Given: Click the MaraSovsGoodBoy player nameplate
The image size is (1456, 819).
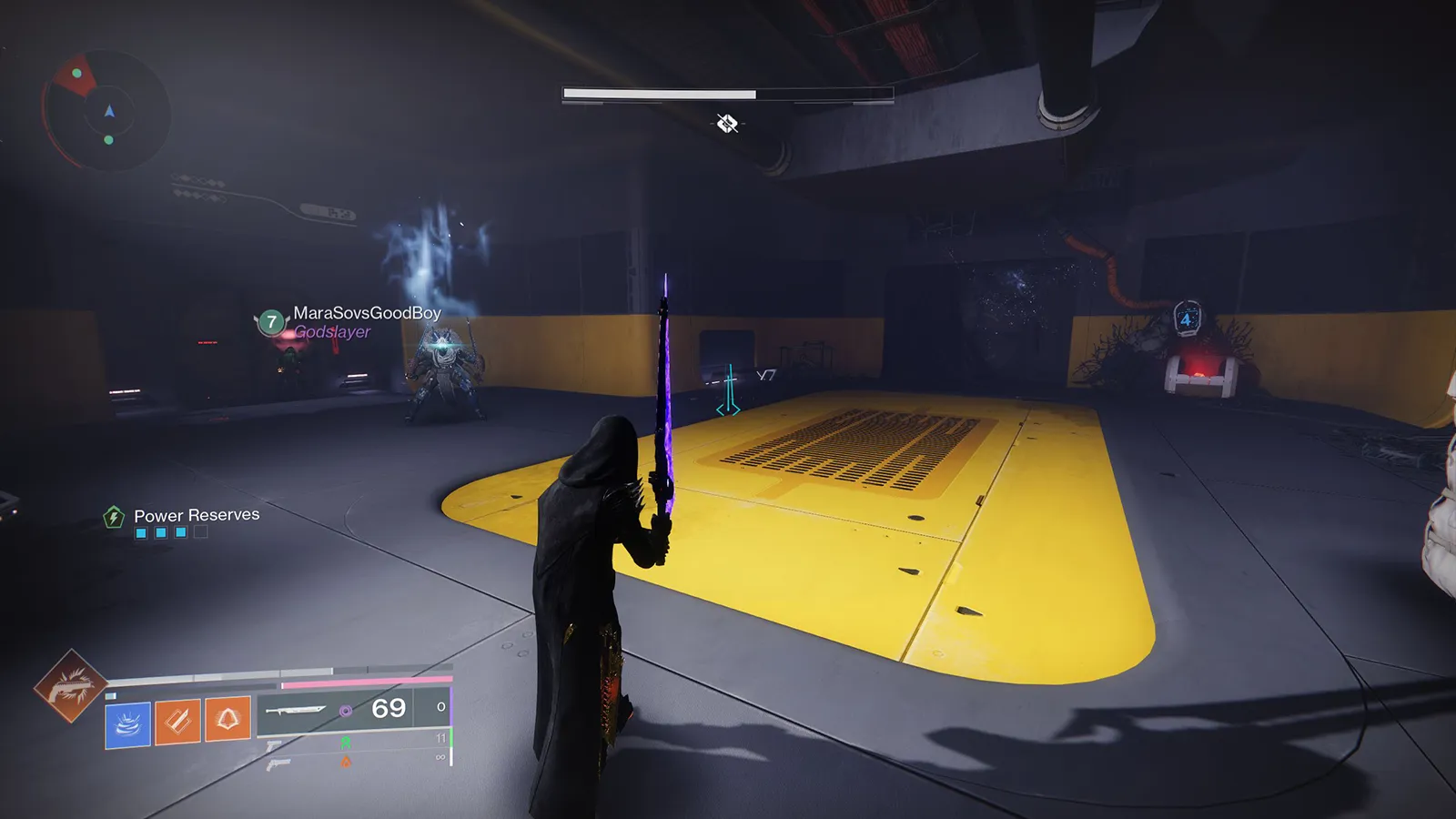Looking at the screenshot, I should click(x=366, y=313).
